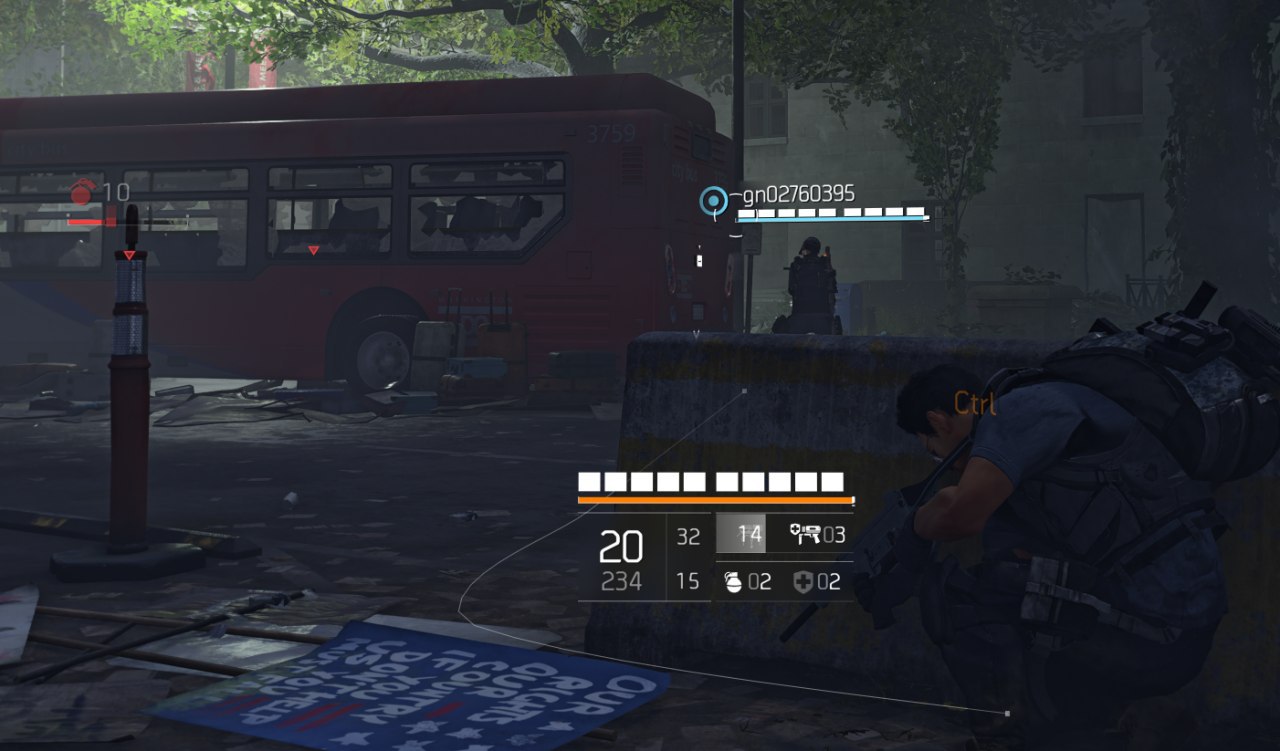Choose the grenade icon
Image resolution: width=1280 pixels, height=751 pixels.
coord(732,581)
